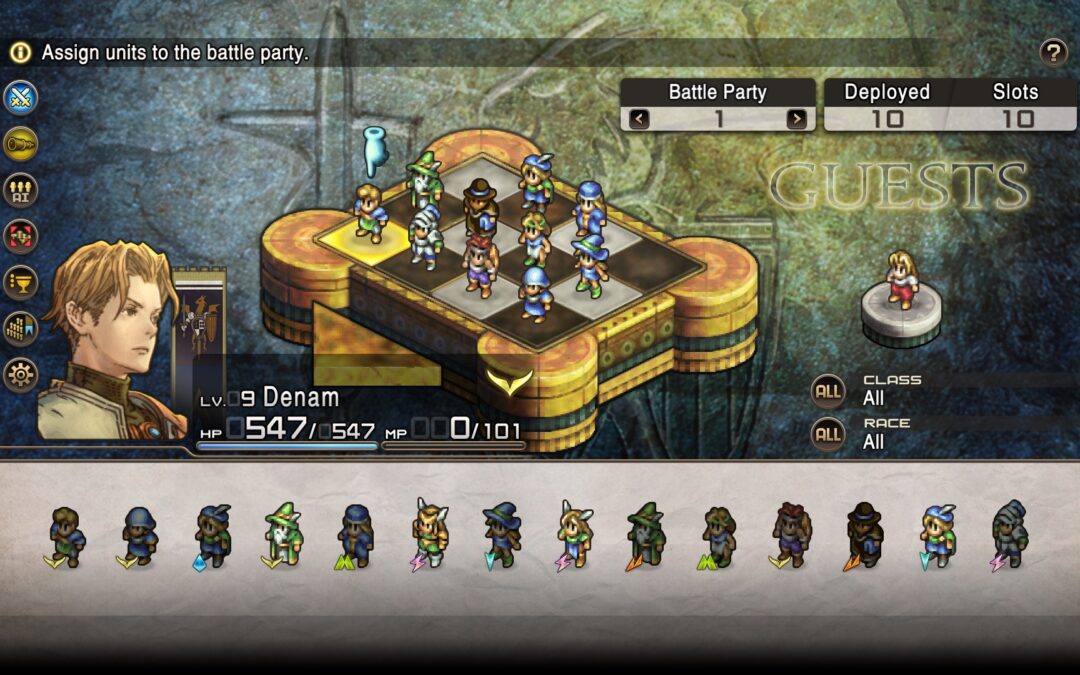Select the guest unit on the pedestal

(902, 280)
